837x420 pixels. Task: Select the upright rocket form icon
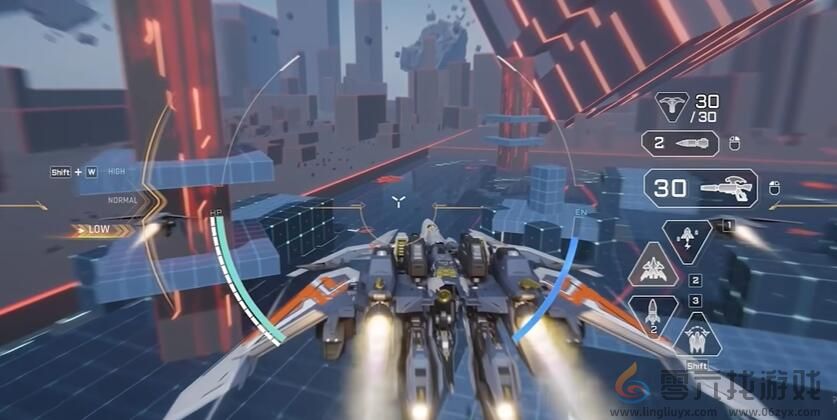[x=651, y=313]
